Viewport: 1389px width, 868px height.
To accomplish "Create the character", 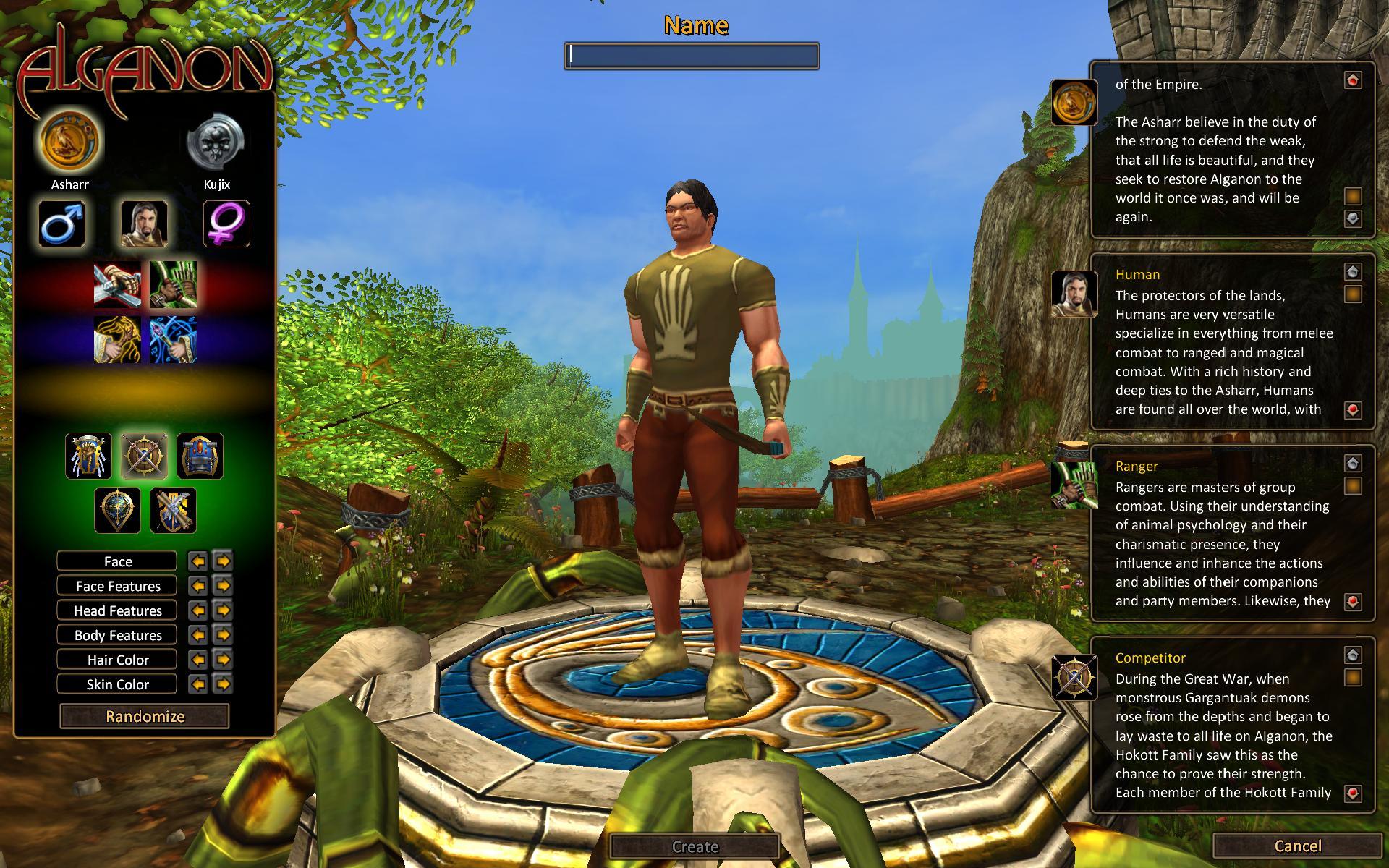I will 694,846.
